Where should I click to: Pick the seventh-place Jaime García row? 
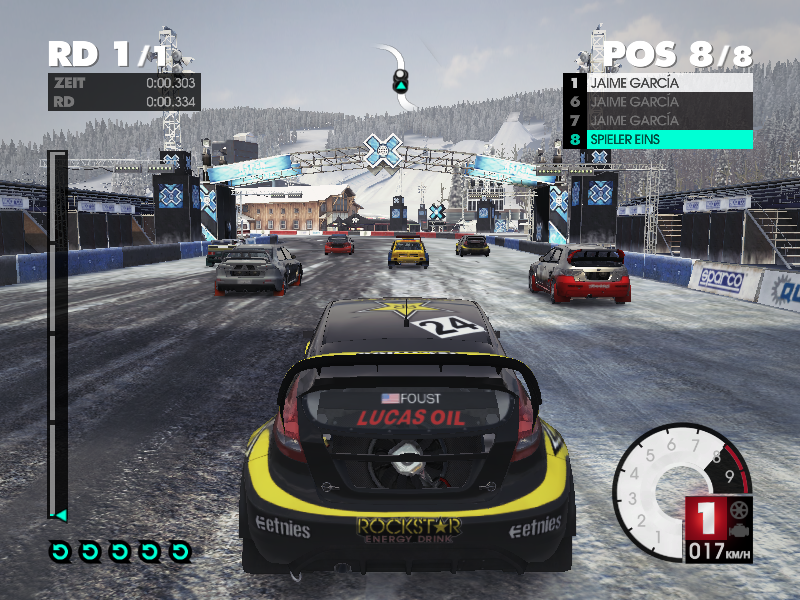(658, 120)
